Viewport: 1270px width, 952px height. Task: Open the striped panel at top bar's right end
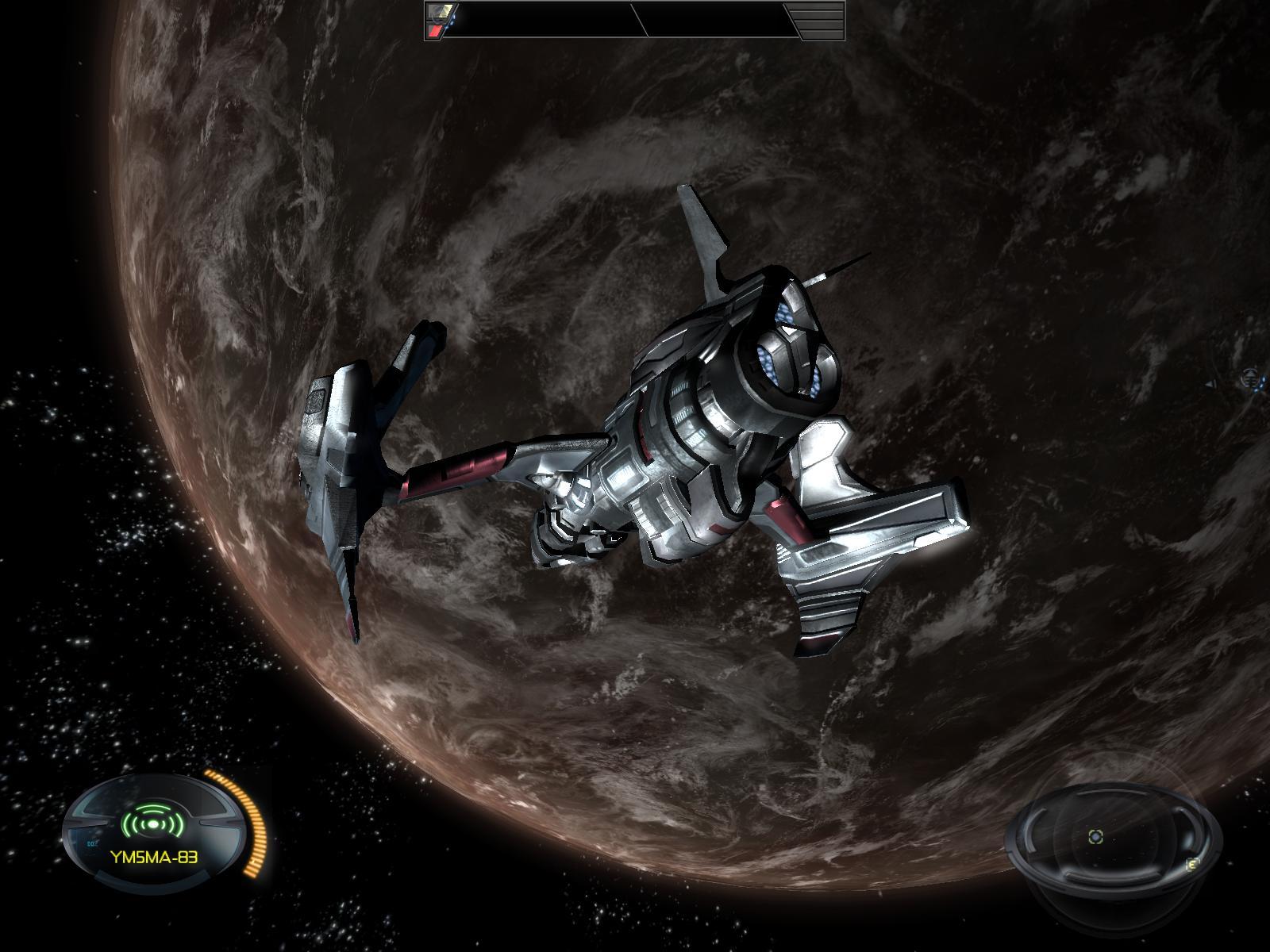pyautogui.click(x=819, y=21)
